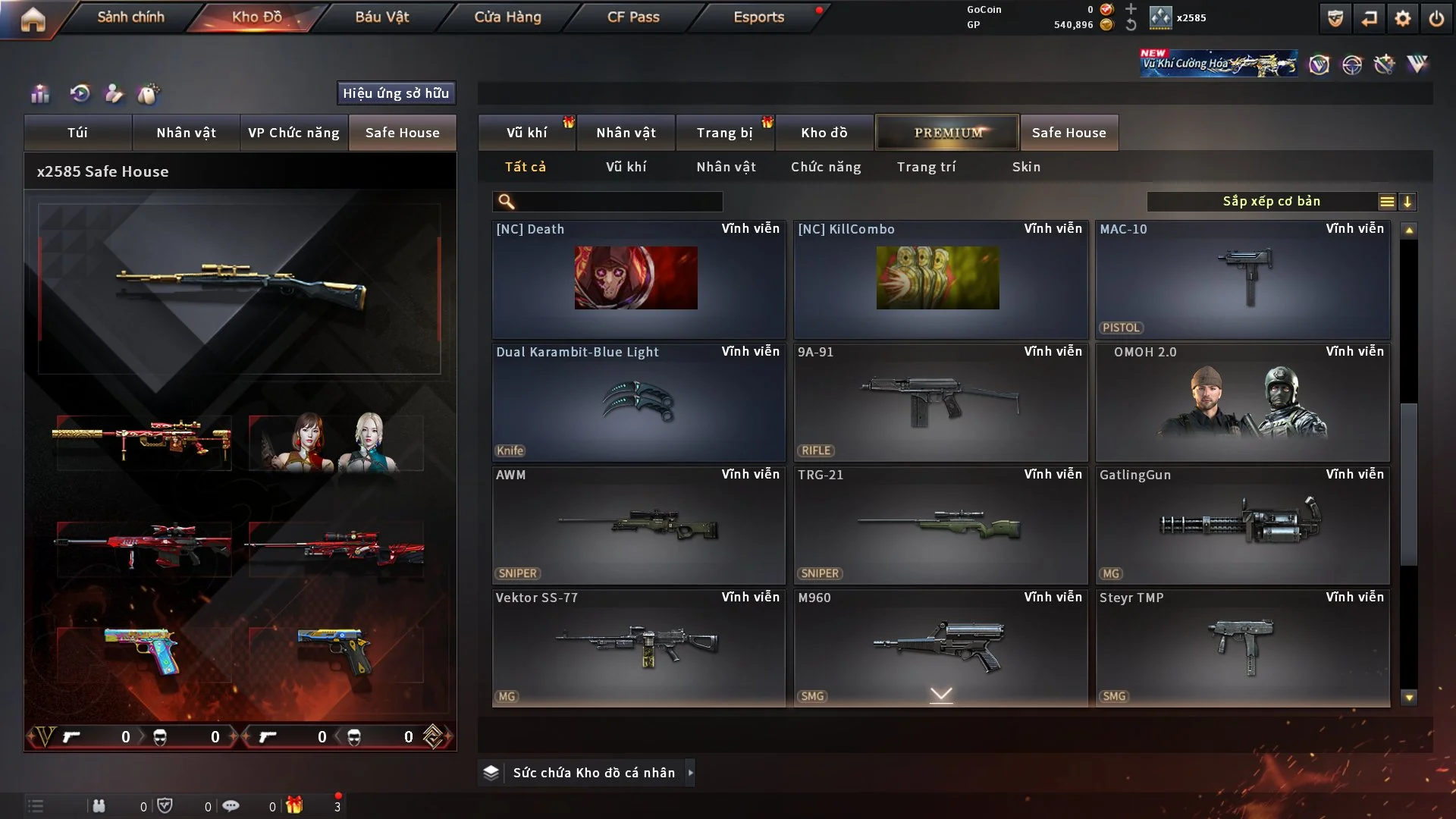Click the power exit button

click(x=1436, y=18)
